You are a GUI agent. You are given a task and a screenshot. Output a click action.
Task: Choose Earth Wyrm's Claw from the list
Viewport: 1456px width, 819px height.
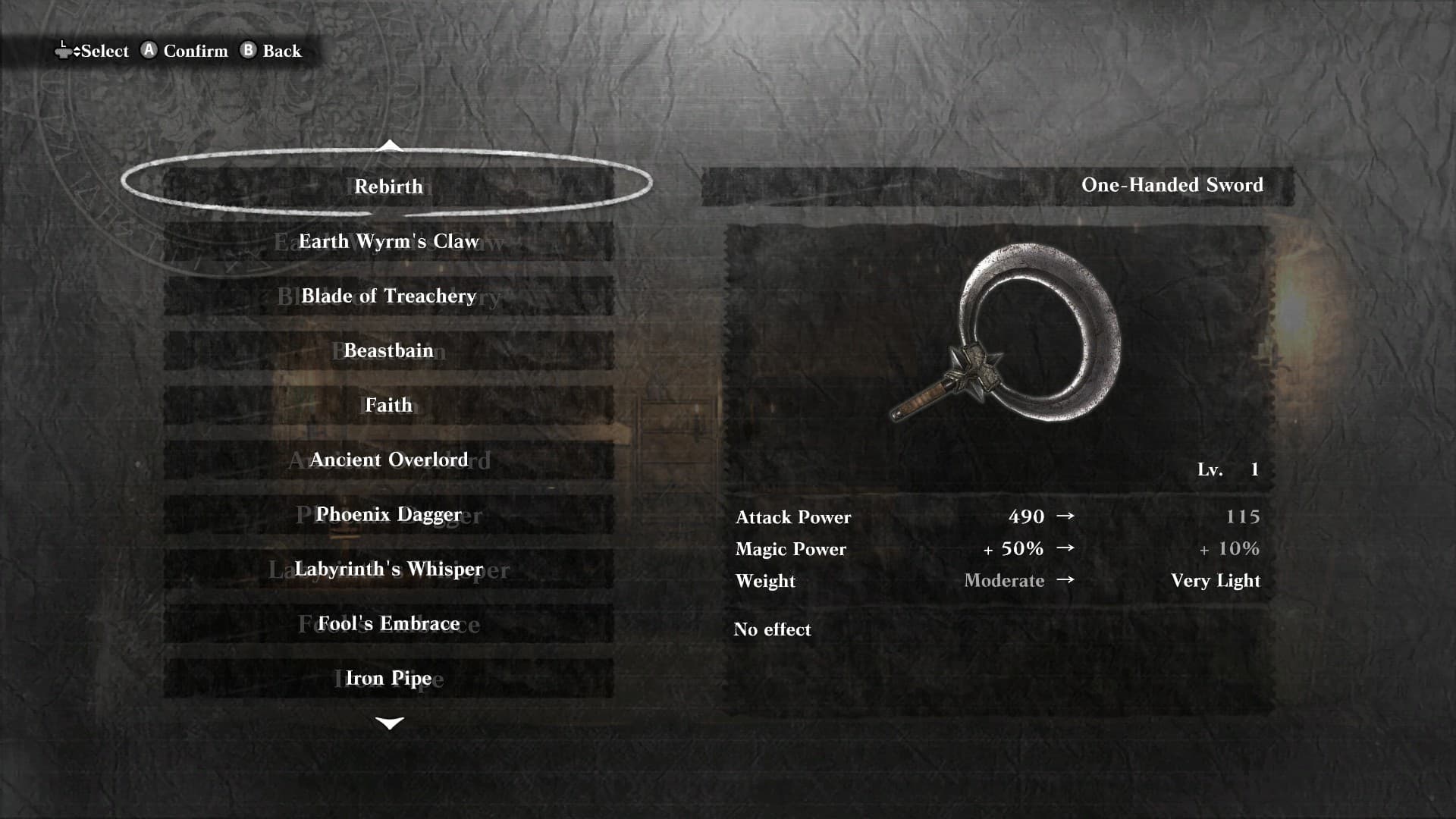[388, 241]
